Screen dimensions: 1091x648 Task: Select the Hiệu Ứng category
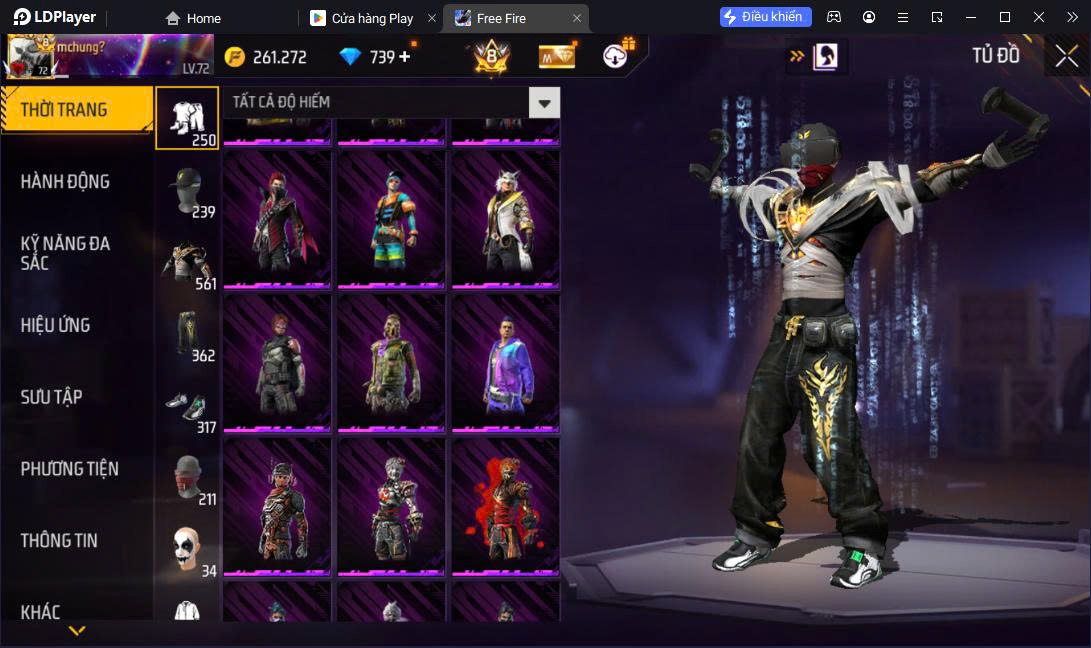(x=55, y=325)
